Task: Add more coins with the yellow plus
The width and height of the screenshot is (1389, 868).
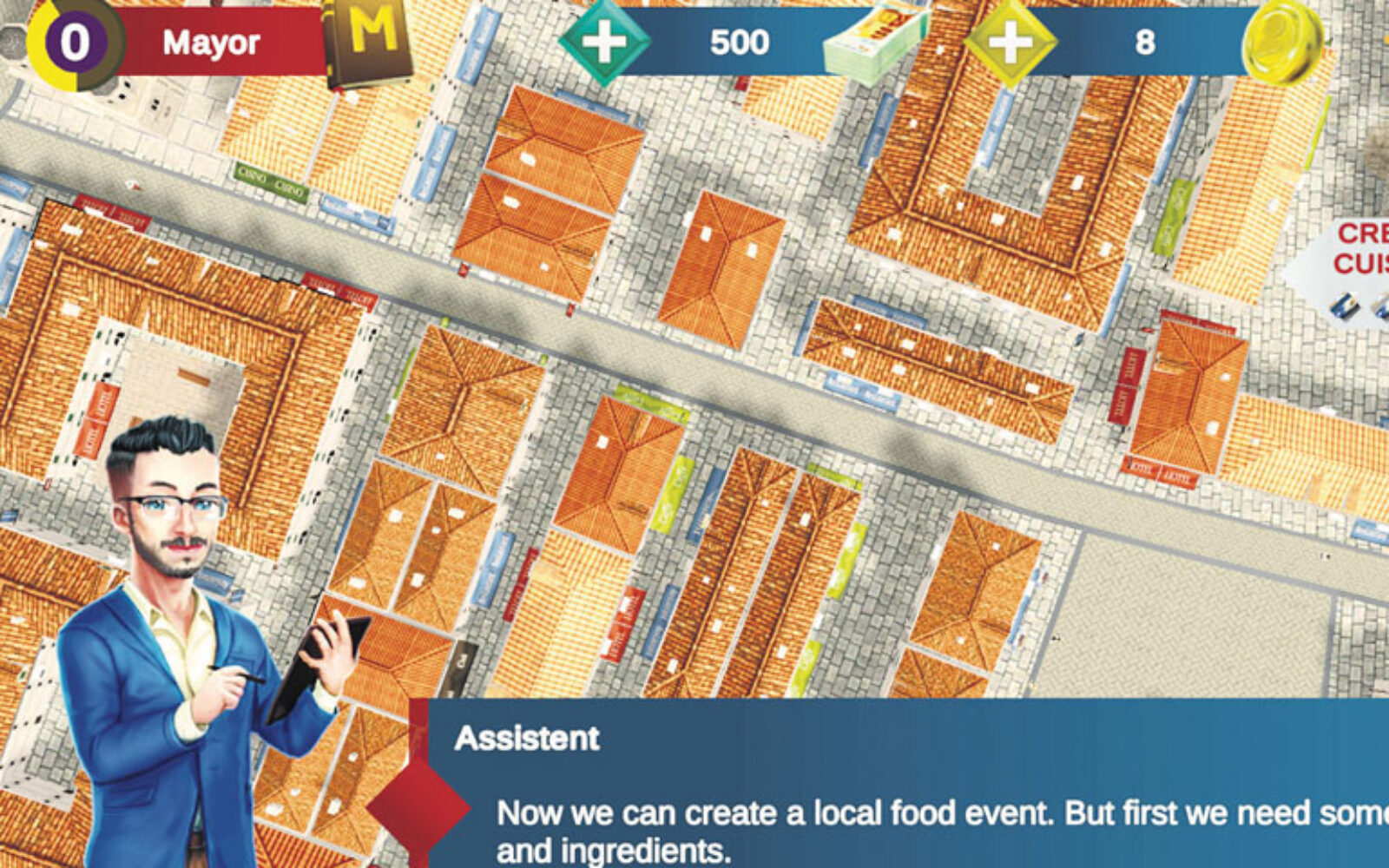Action: coord(1010,43)
